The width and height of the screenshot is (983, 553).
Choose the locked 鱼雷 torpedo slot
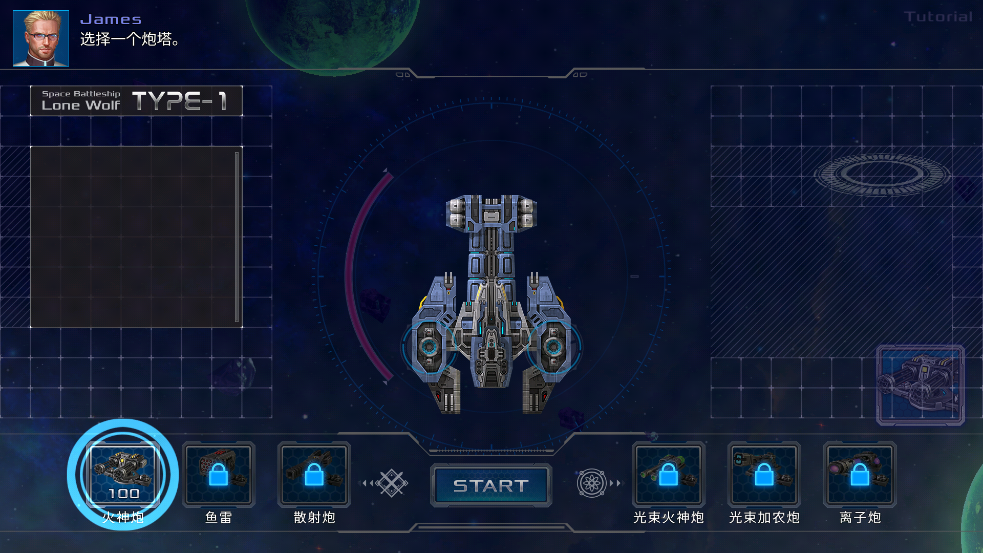tap(219, 475)
